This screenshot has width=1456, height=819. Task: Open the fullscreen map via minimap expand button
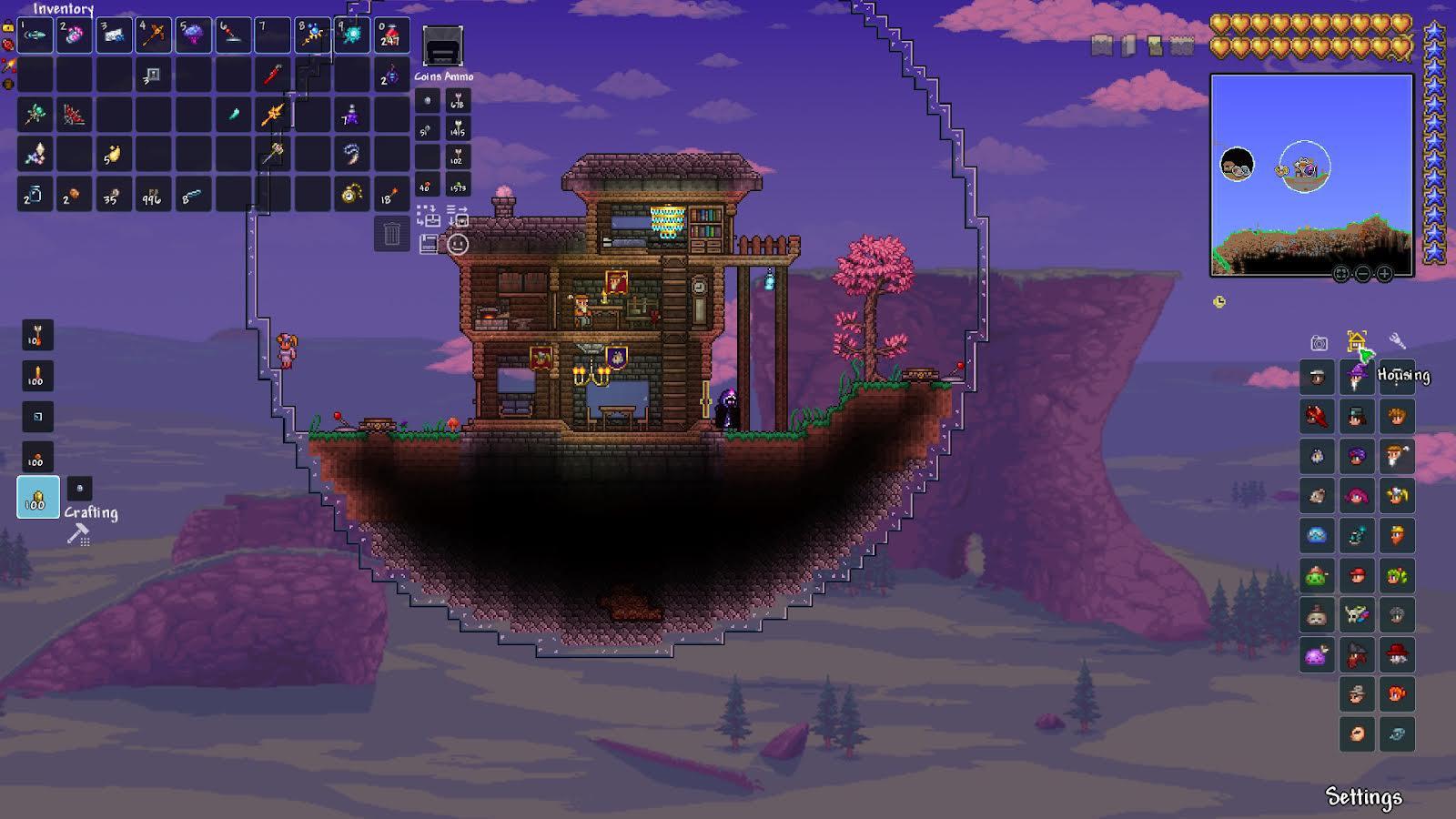click(1340, 273)
